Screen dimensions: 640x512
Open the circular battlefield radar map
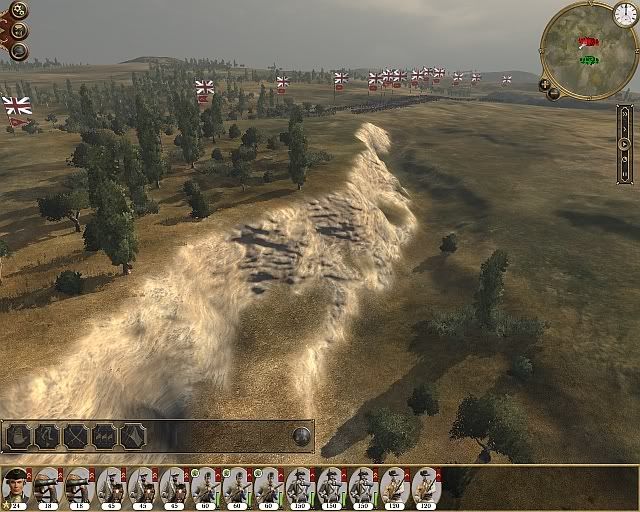coord(588,46)
